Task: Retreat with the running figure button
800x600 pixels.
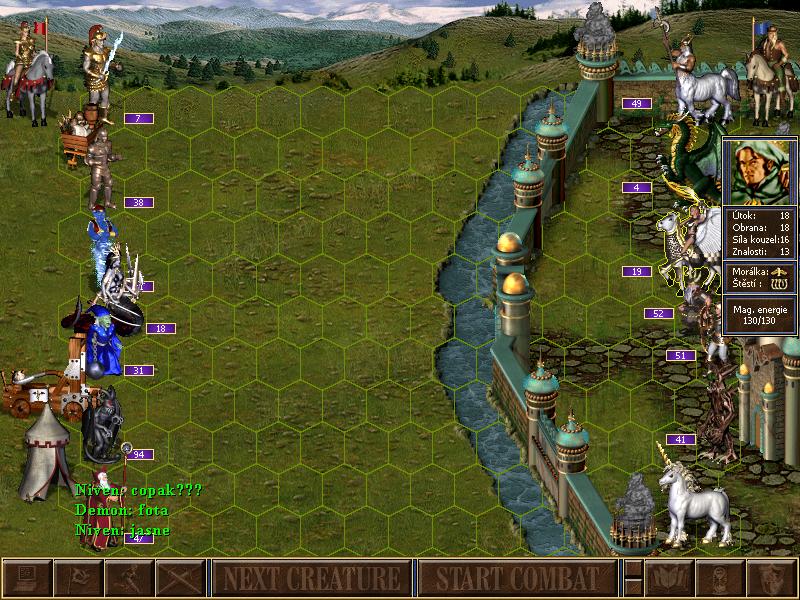Action: pyautogui.click(x=129, y=578)
